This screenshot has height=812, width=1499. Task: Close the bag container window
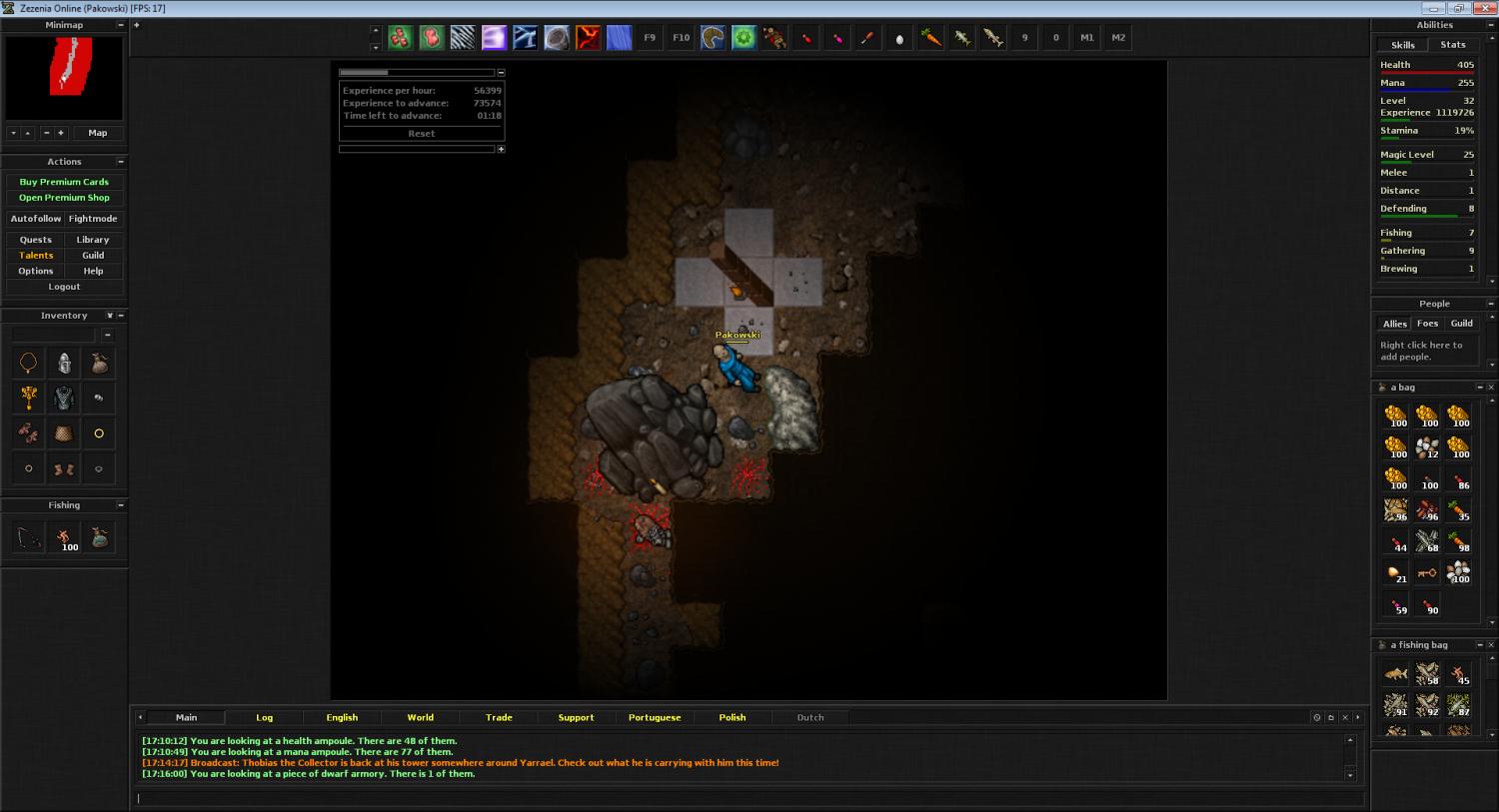tap(1491, 388)
